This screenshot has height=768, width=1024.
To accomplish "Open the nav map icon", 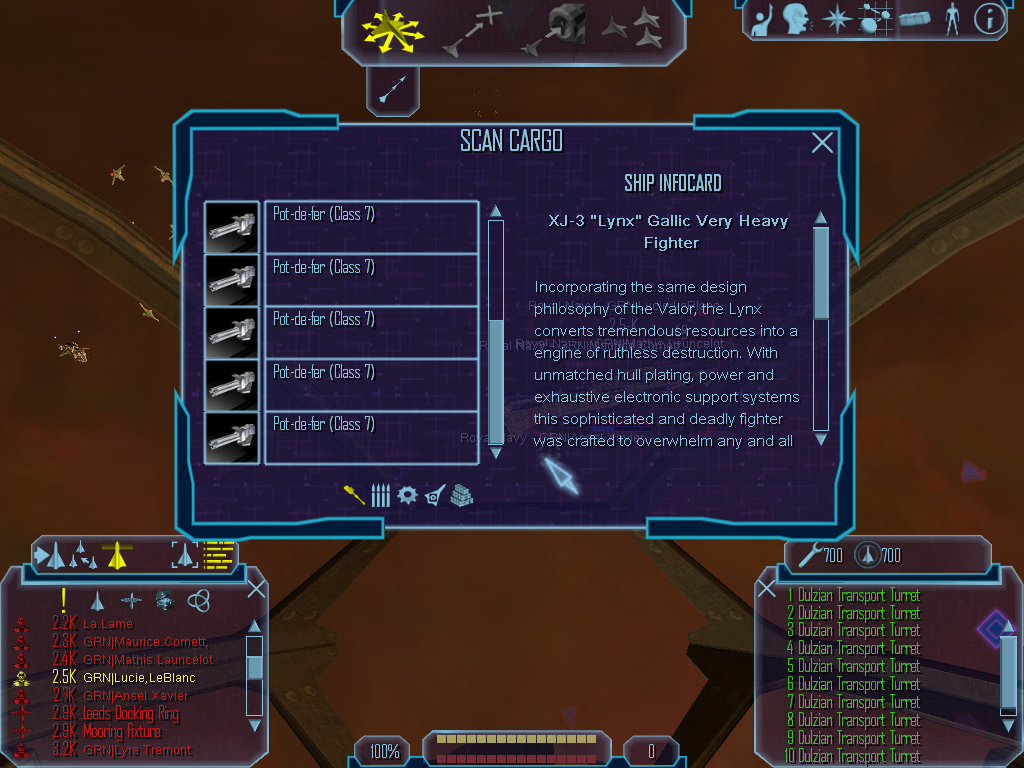I will pos(875,18).
